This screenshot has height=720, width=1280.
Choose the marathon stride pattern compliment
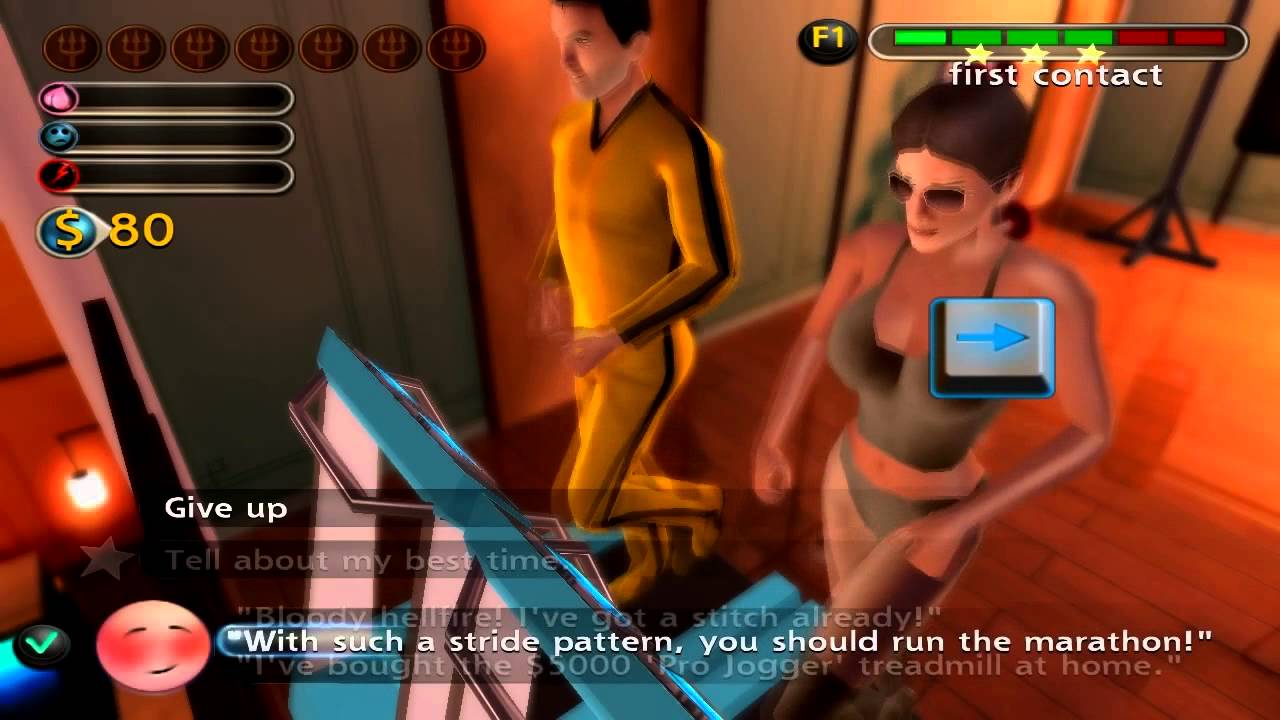pos(728,641)
